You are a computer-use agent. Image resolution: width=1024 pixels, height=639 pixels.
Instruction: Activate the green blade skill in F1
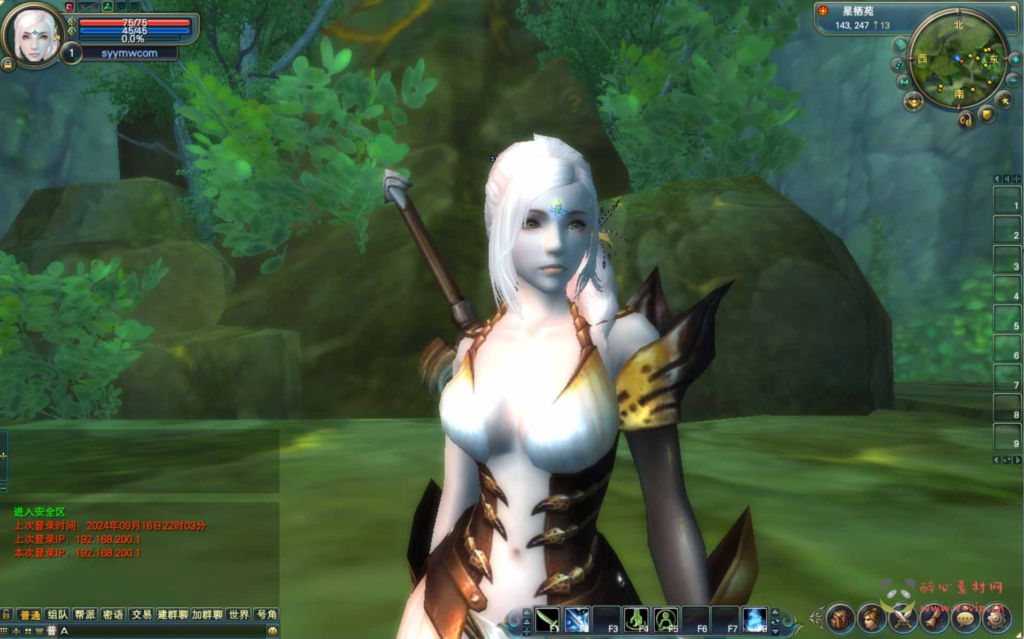point(548,619)
